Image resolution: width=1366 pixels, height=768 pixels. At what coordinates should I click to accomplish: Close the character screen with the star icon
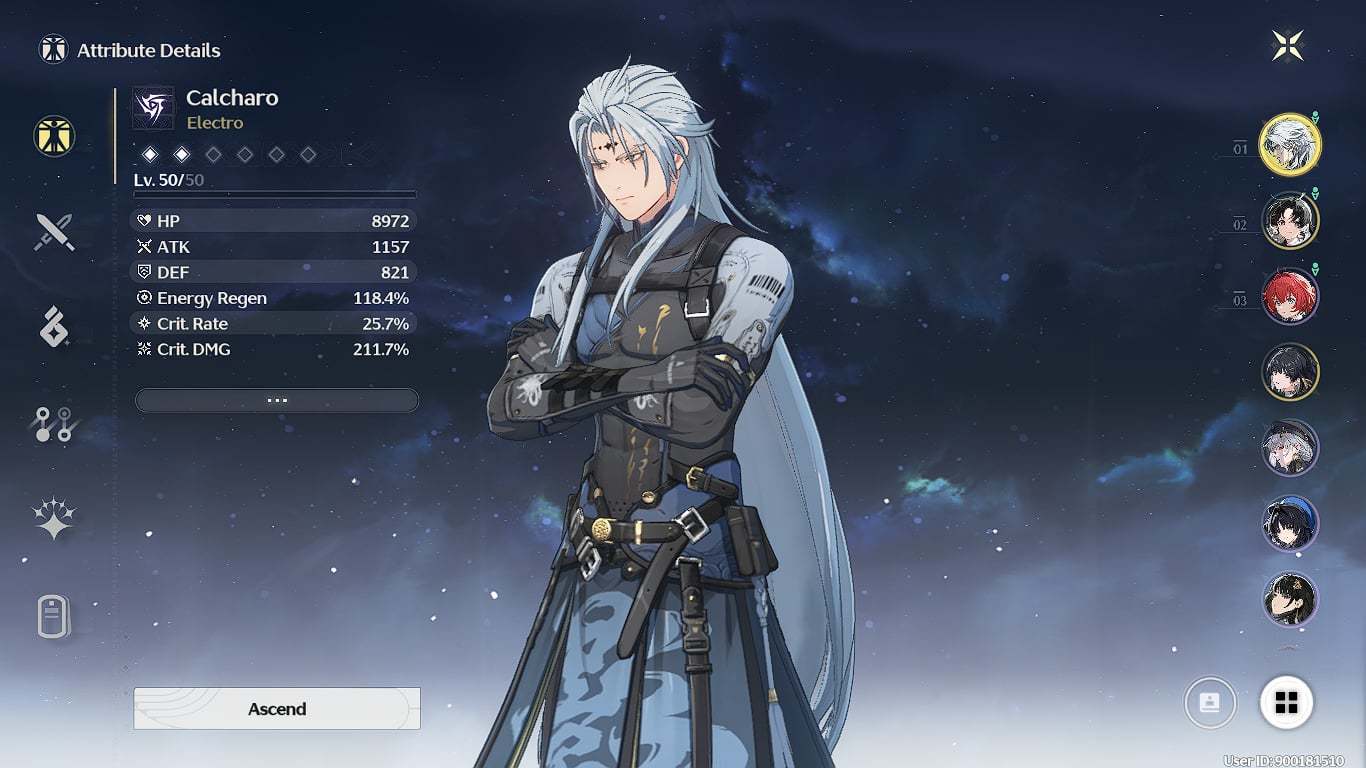pos(1288,45)
